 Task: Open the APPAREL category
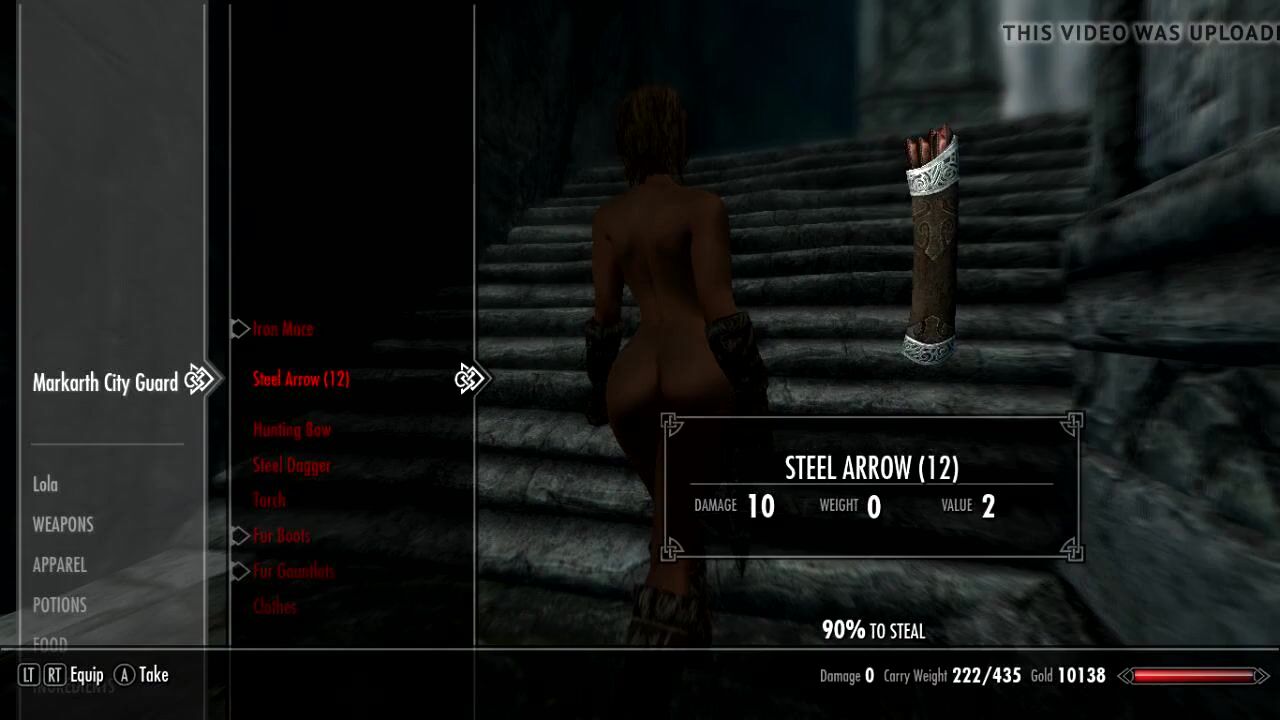click(x=60, y=565)
